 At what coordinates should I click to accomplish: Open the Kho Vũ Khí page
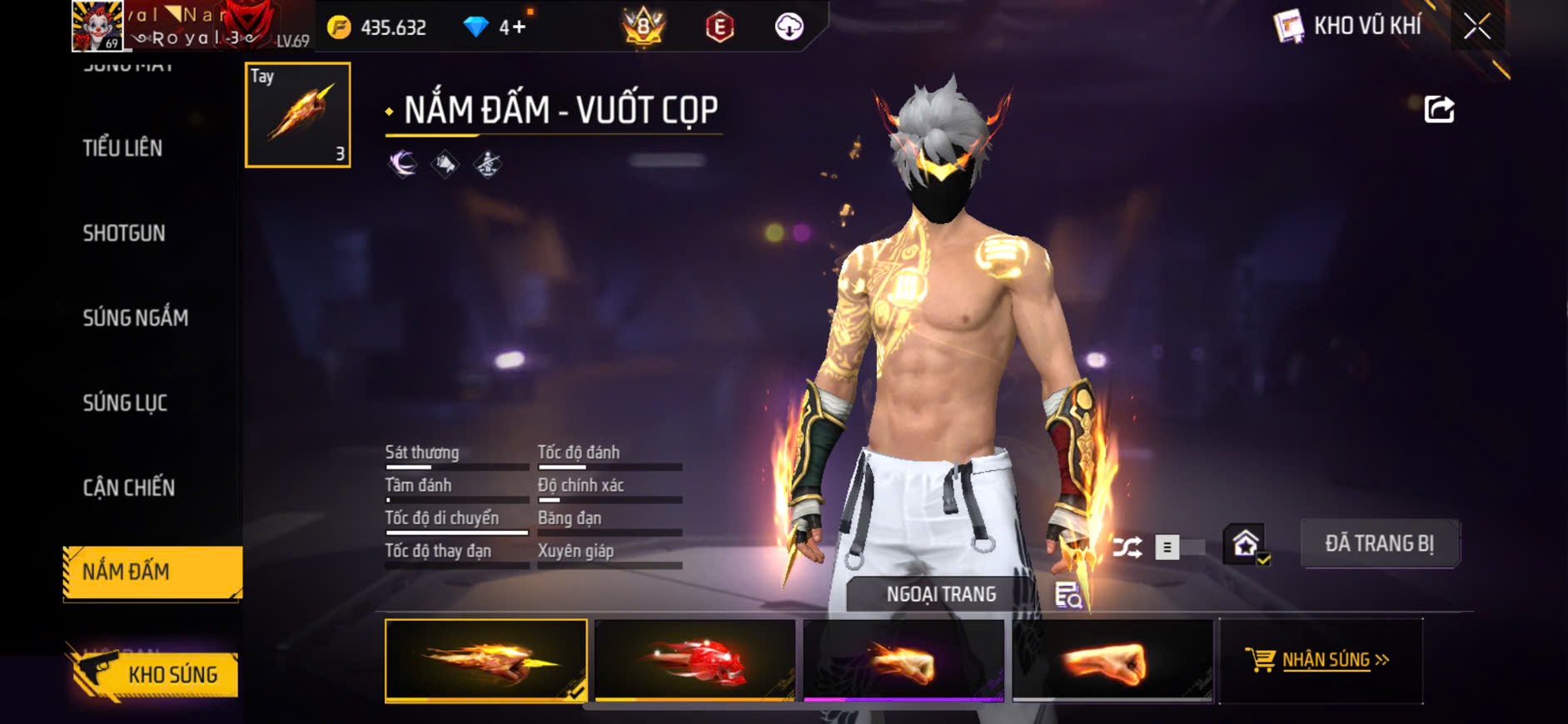click(1349, 27)
